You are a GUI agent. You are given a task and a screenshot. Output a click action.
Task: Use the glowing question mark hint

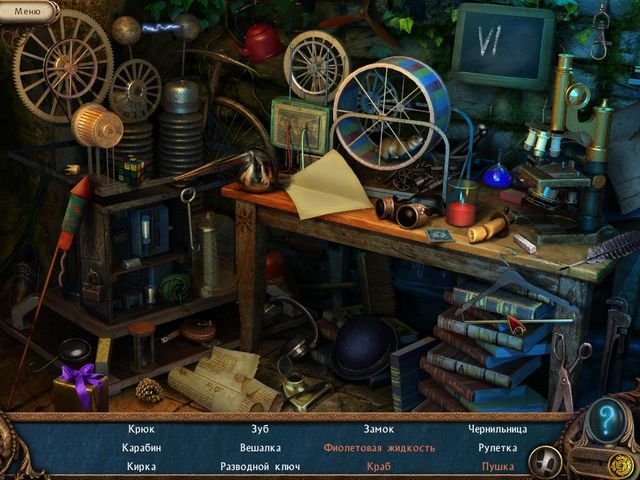pos(605,421)
